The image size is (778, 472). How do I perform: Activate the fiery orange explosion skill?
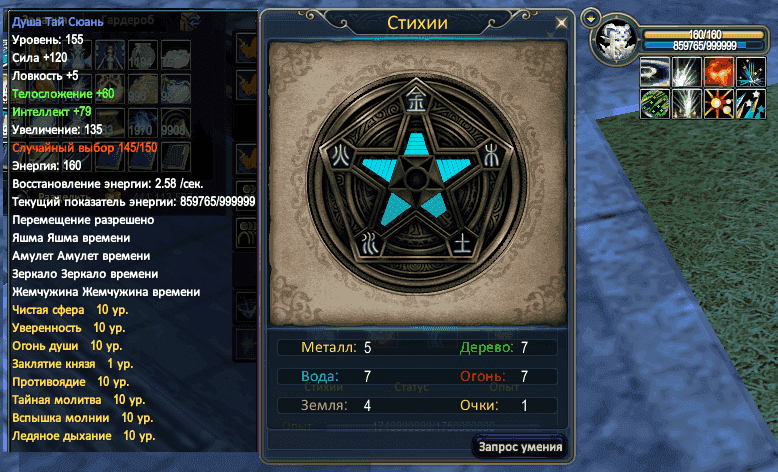coord(718,72)
